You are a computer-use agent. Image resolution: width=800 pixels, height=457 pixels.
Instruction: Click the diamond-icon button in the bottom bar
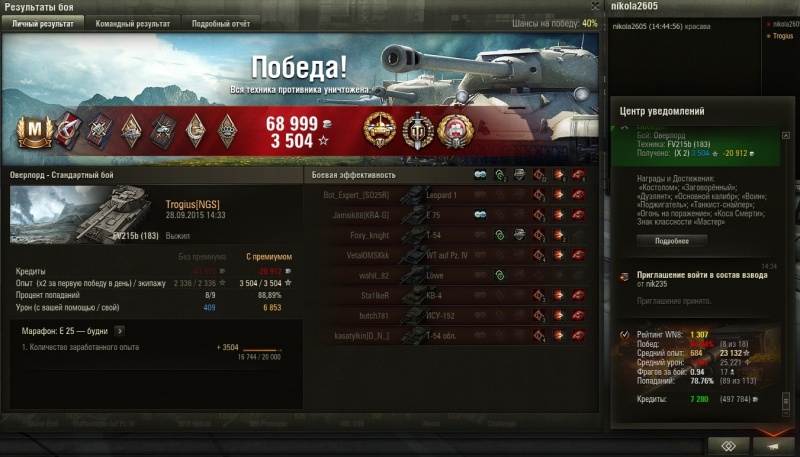click(x=728, y=445)
